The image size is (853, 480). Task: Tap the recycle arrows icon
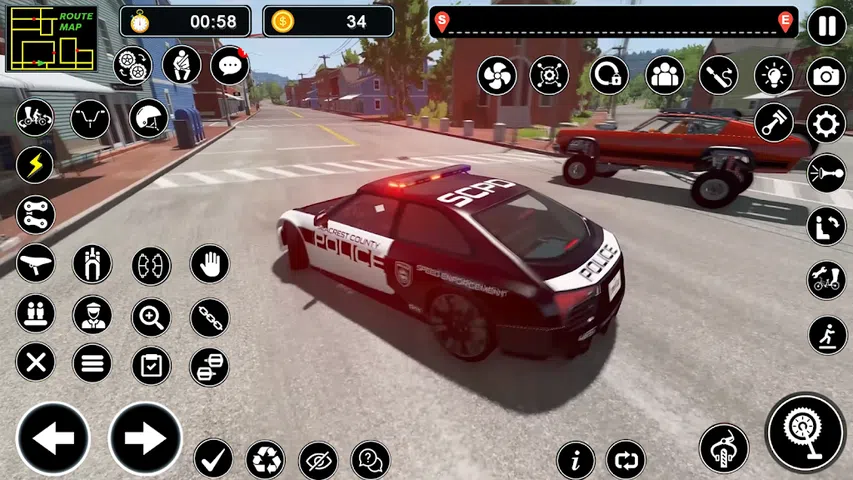pos(266,459)
